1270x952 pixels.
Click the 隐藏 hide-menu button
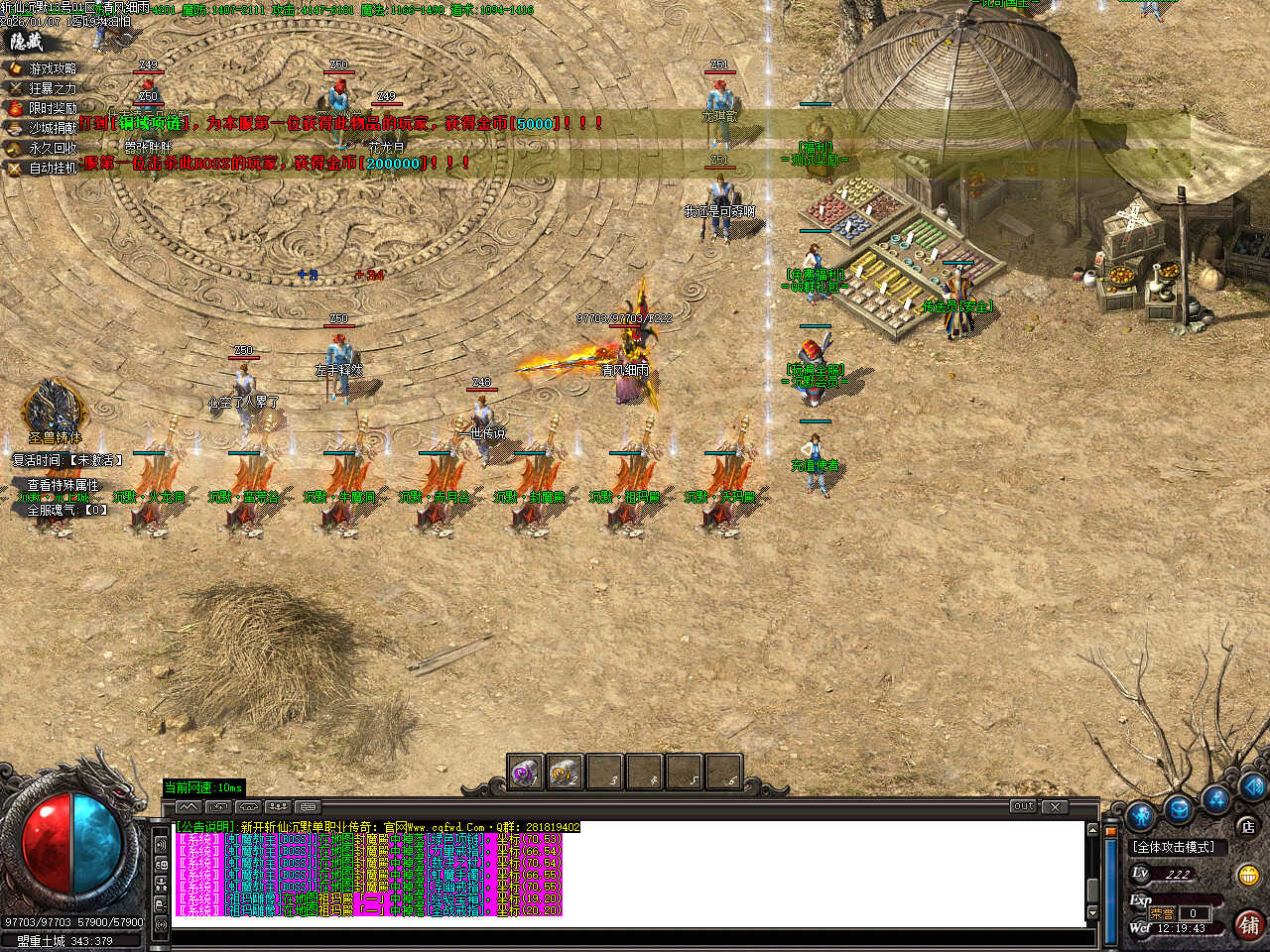click(x=27, y=42)
